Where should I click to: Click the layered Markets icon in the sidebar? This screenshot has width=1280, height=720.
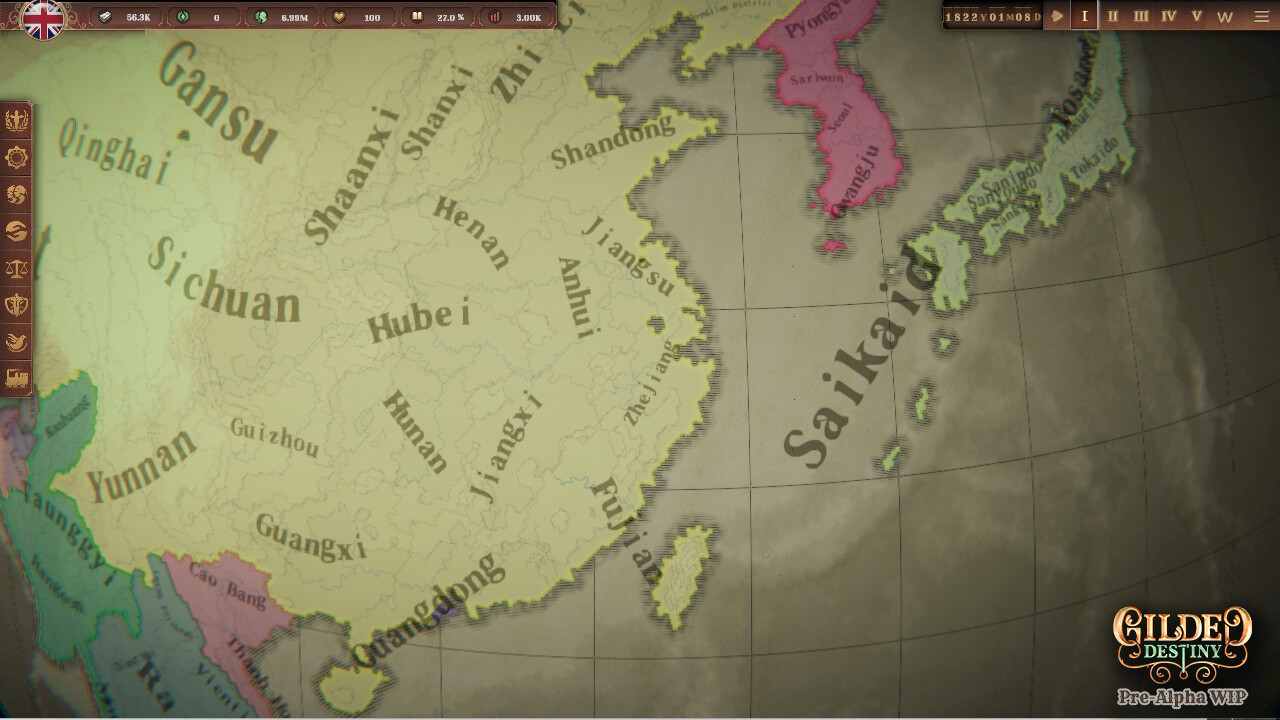pos(16,231)
